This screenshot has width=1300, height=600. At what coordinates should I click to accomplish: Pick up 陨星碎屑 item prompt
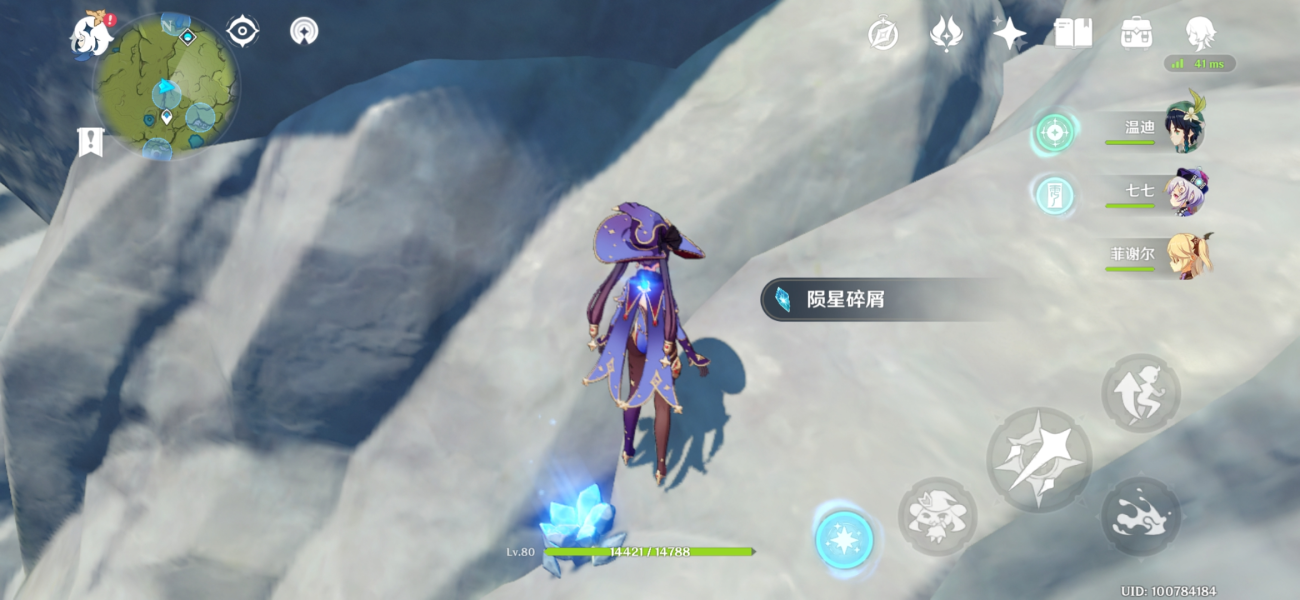pos(880,299)
